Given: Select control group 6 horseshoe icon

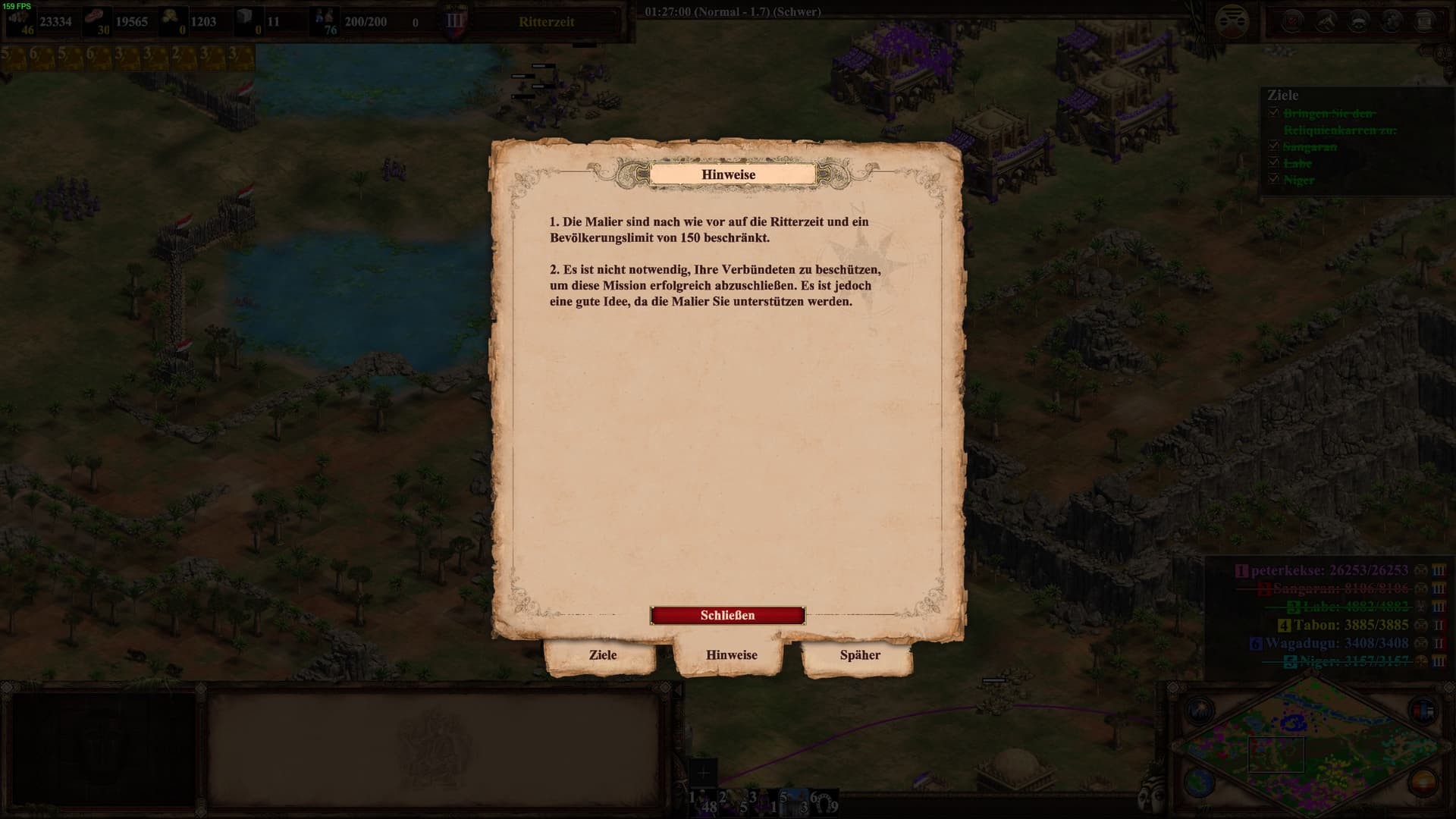Looking at the screenshot, I should pyautogui.click(x=824, y=802).
